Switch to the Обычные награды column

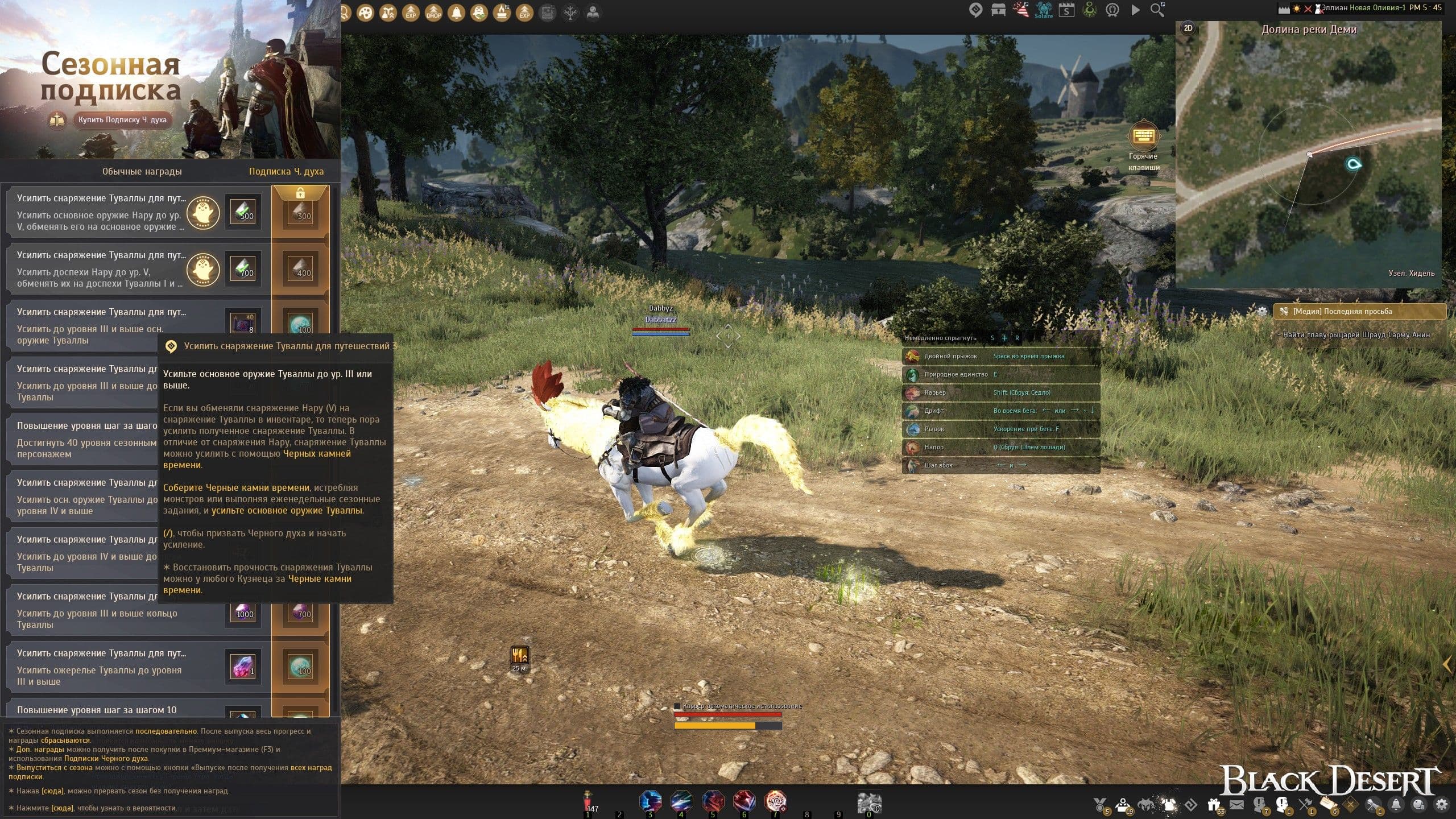click(142, 171)
